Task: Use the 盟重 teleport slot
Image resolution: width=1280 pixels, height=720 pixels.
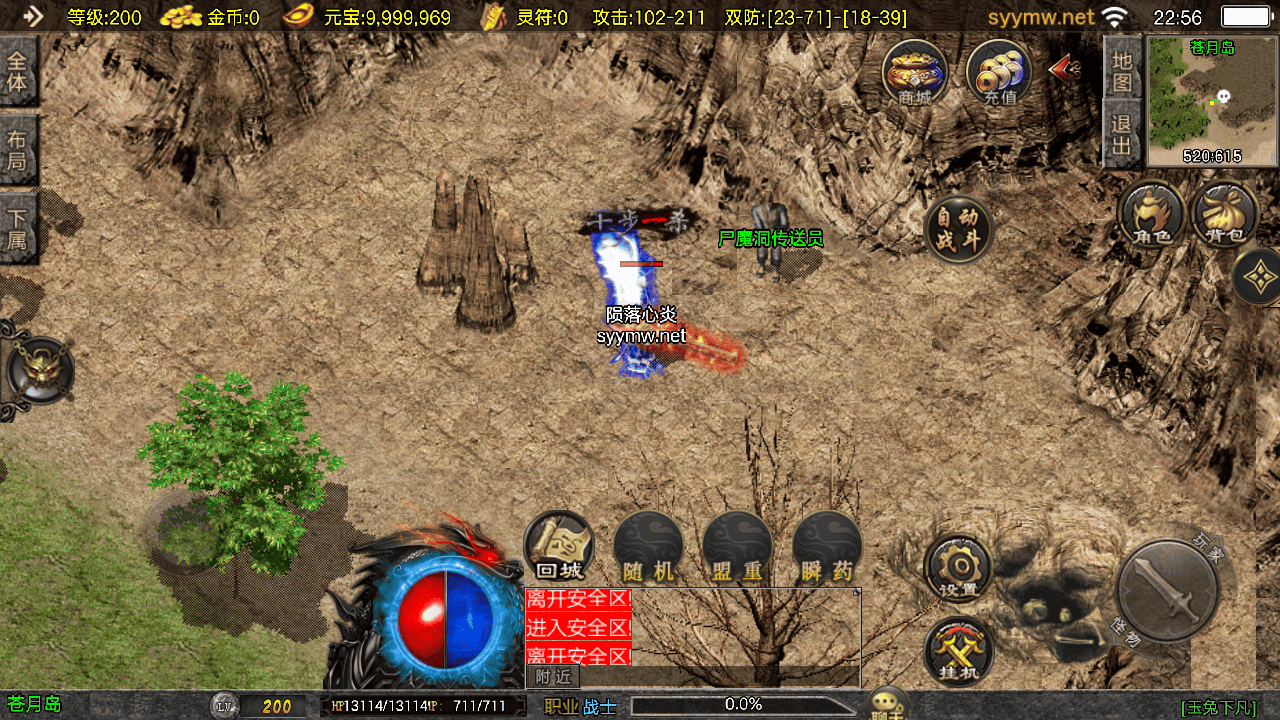Action: [x=737, y=547]
